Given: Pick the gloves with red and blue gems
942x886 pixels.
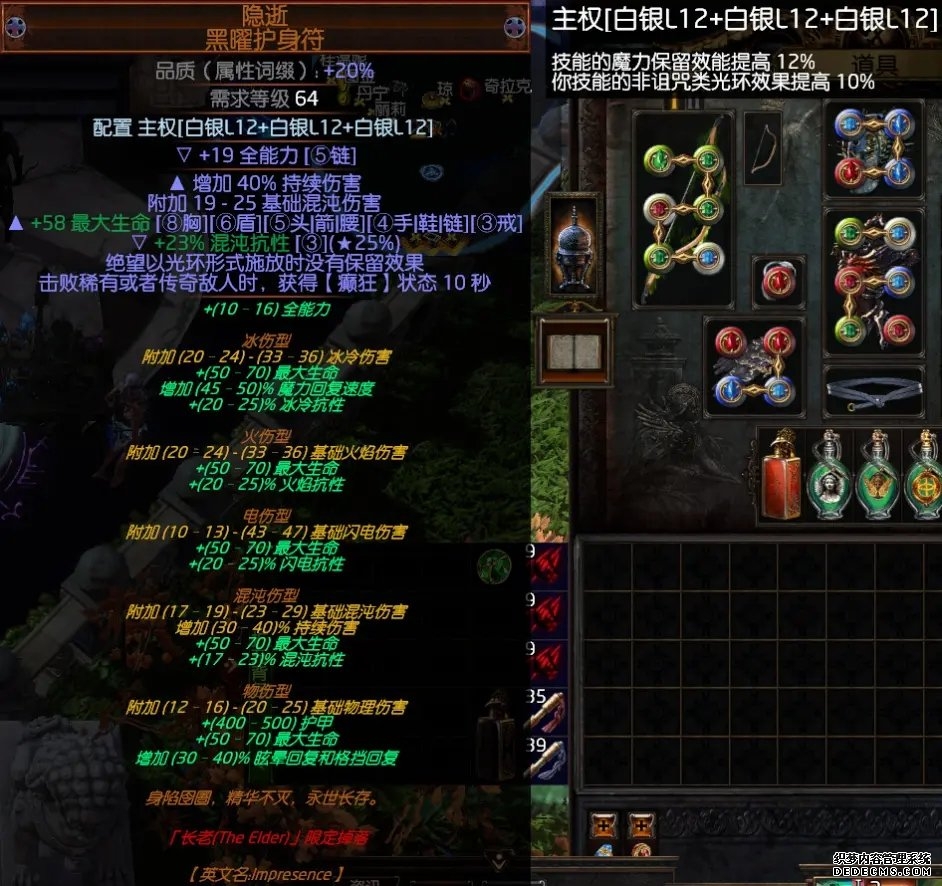Looking at the screenshot, I should click(754, 367).
